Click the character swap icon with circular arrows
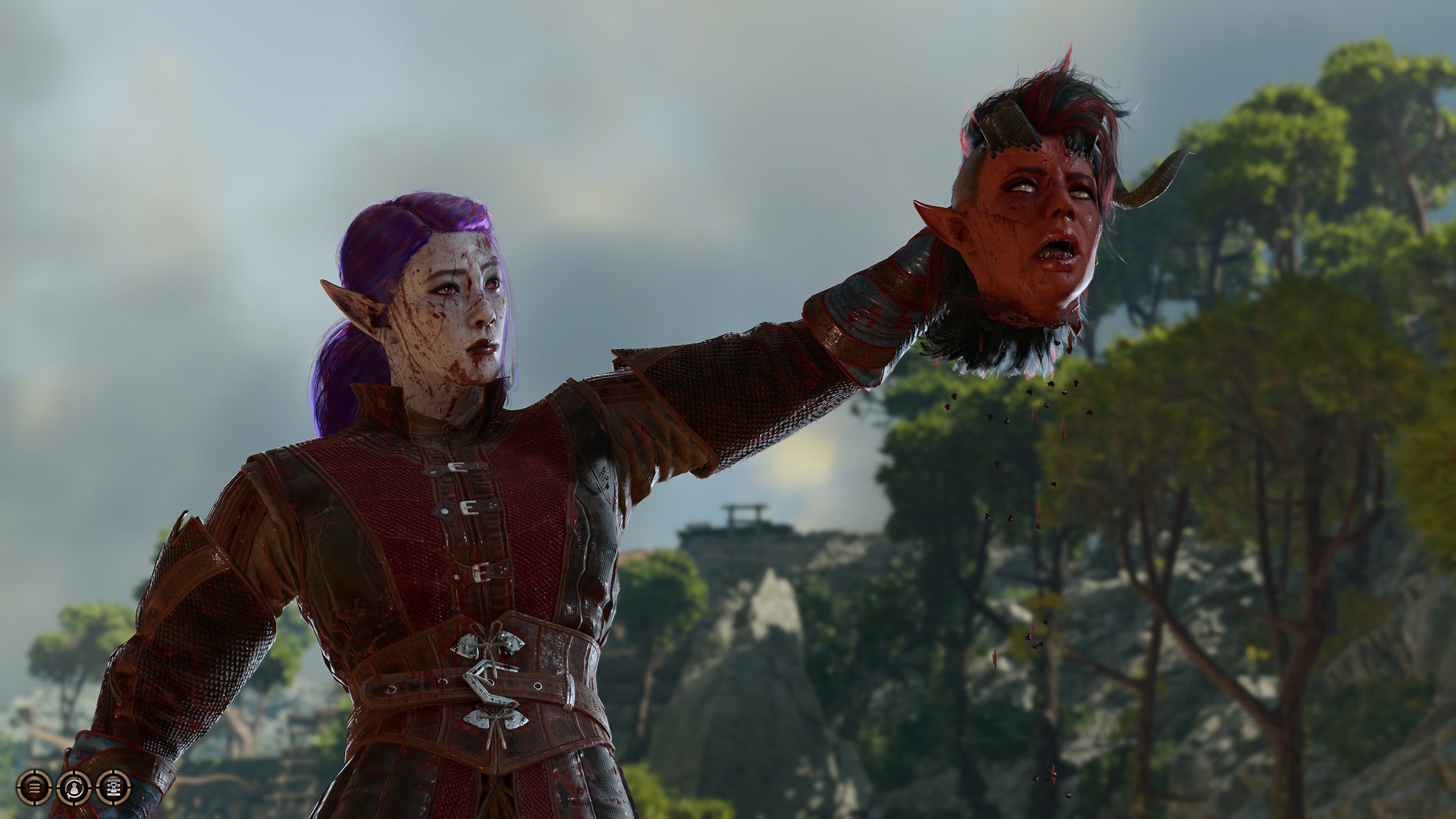The image size is (1456, 819). (73, 787)
